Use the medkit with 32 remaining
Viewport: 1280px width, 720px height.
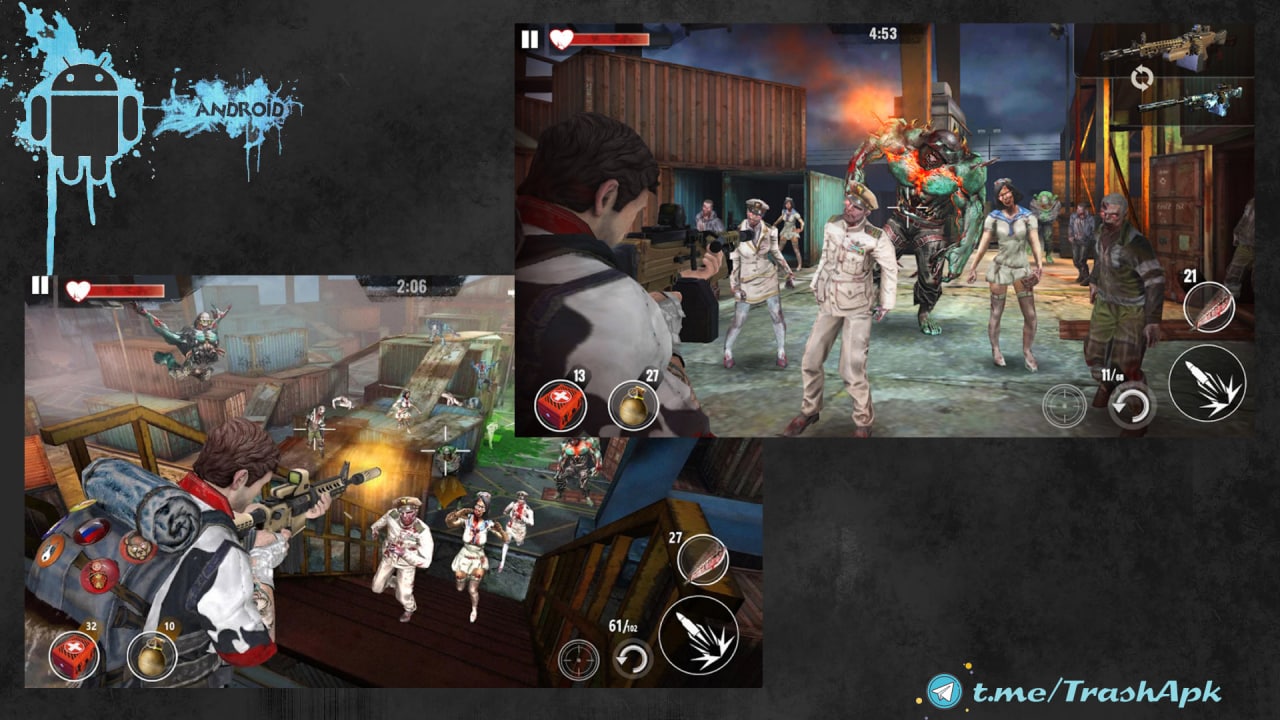click(x=74, y=656)
